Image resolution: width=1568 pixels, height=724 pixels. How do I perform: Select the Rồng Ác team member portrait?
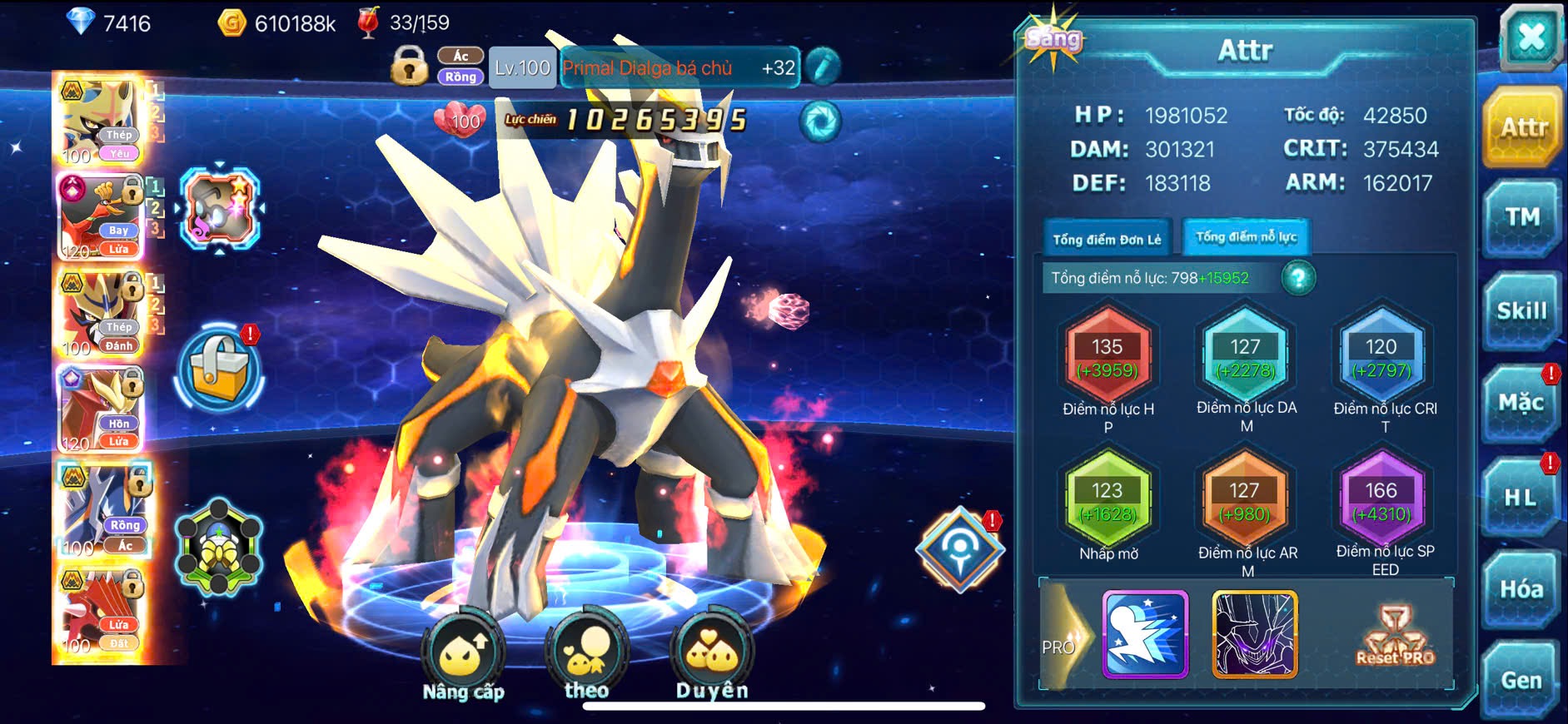(102, 509)
